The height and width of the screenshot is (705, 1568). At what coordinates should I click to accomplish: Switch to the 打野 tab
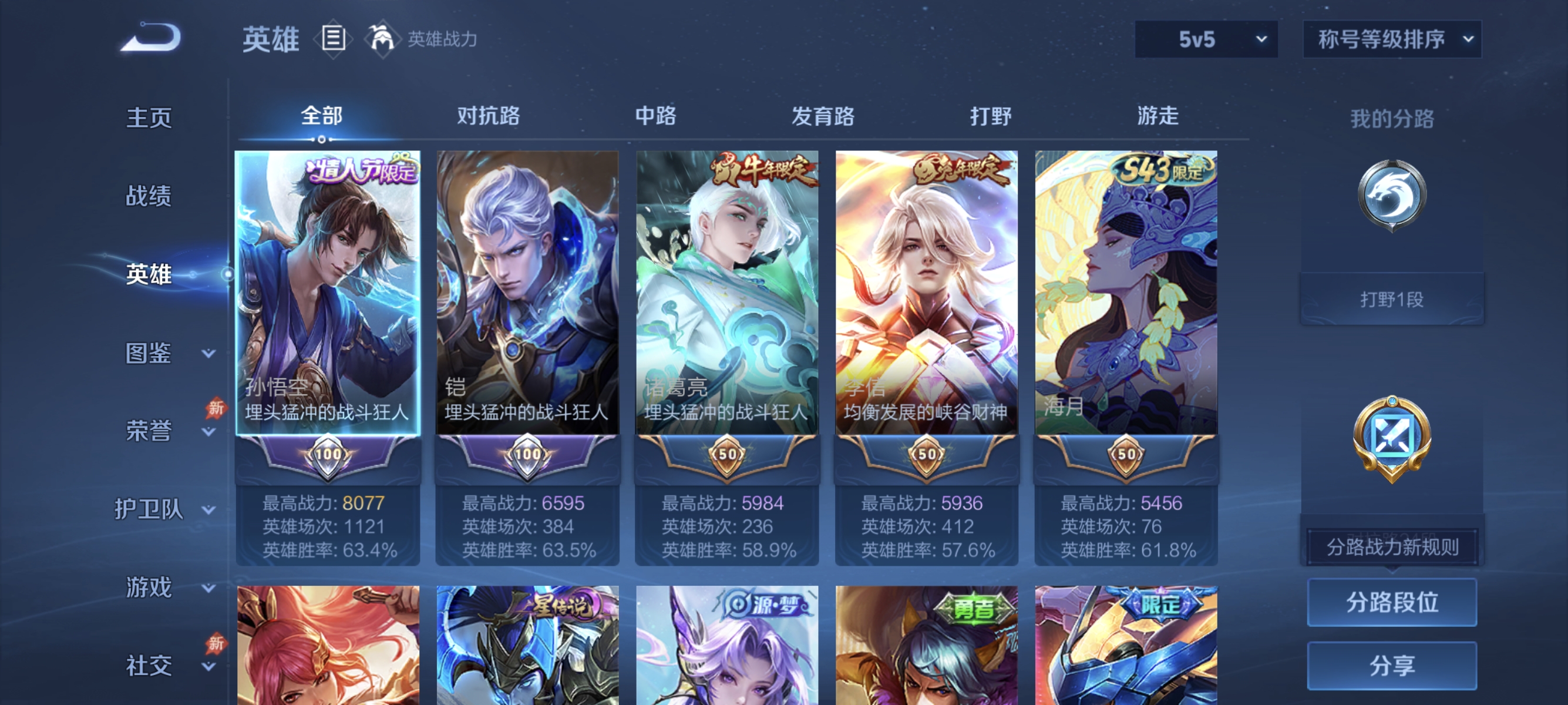pyautogui.click(x=991, y=116)
